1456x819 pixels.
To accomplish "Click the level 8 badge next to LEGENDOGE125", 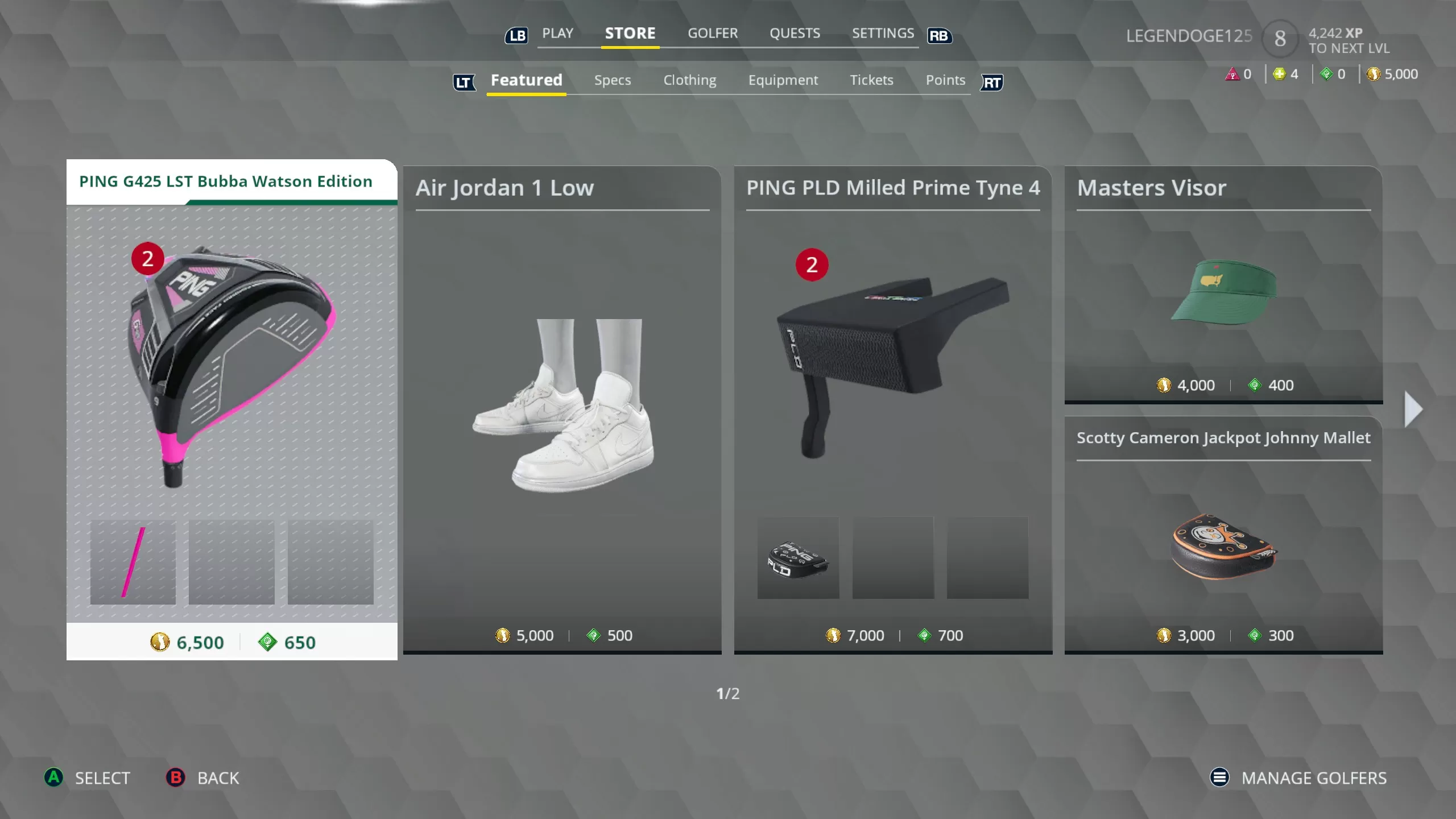I will 1280,38.
